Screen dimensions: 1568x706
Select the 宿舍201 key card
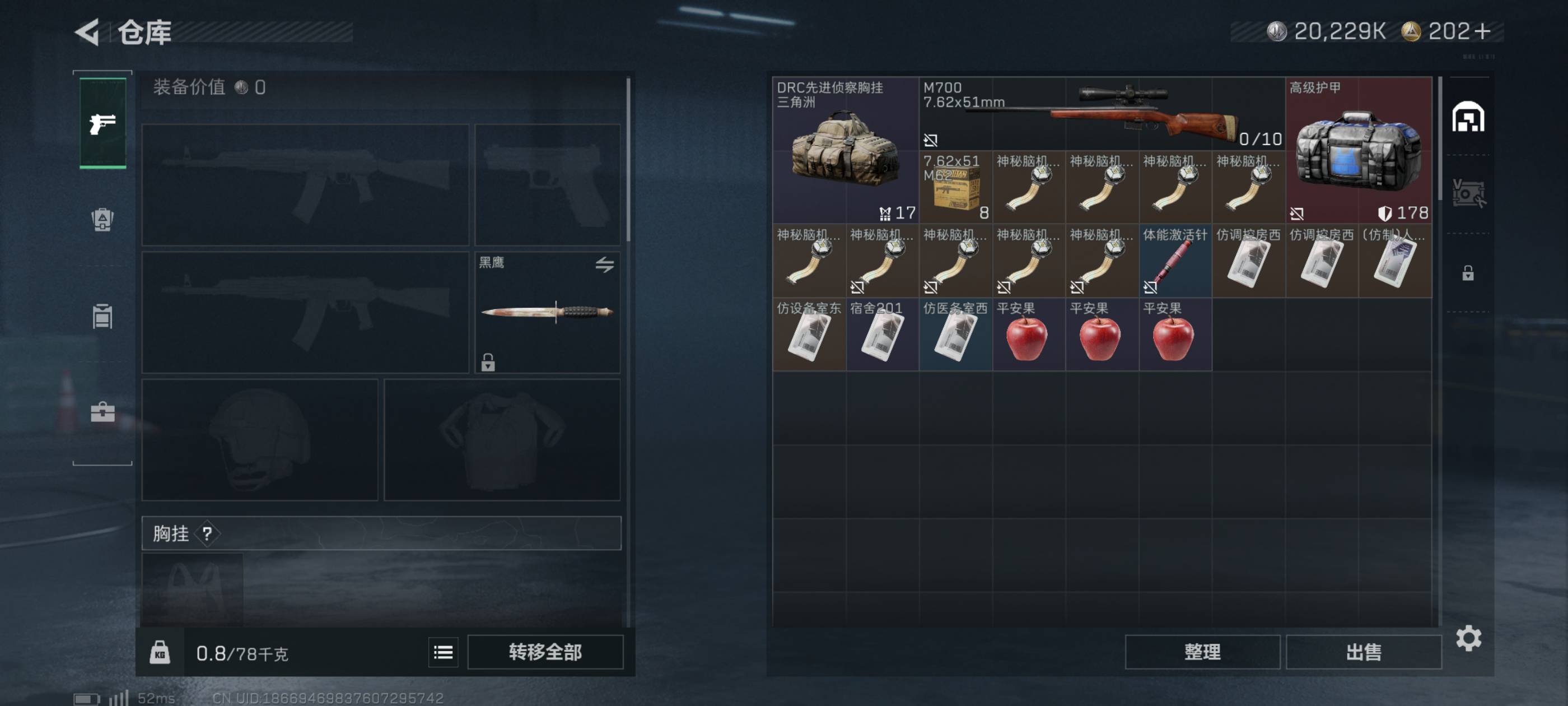882,335
